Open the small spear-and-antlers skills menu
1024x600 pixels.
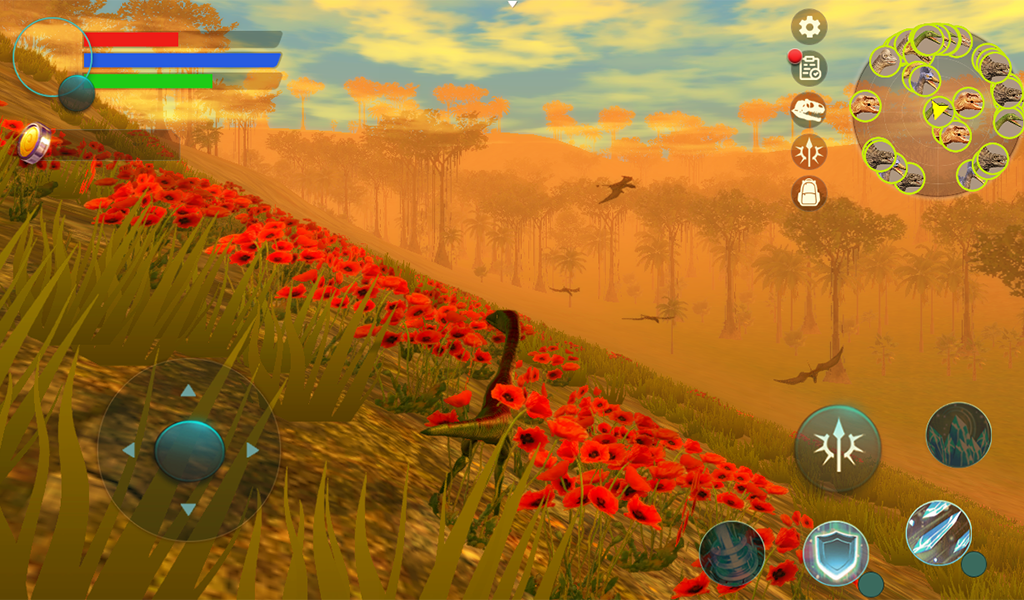pyautogui.click(x=809, y=151)
